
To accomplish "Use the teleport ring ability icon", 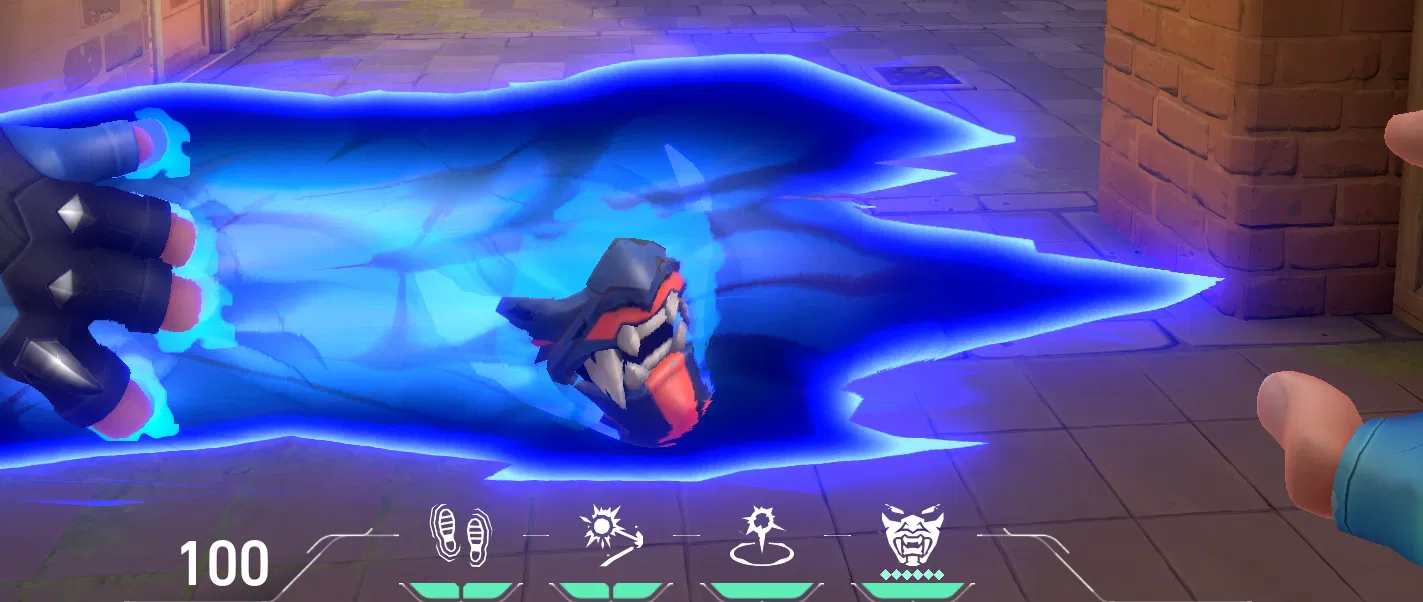I will tap(760, 535).
